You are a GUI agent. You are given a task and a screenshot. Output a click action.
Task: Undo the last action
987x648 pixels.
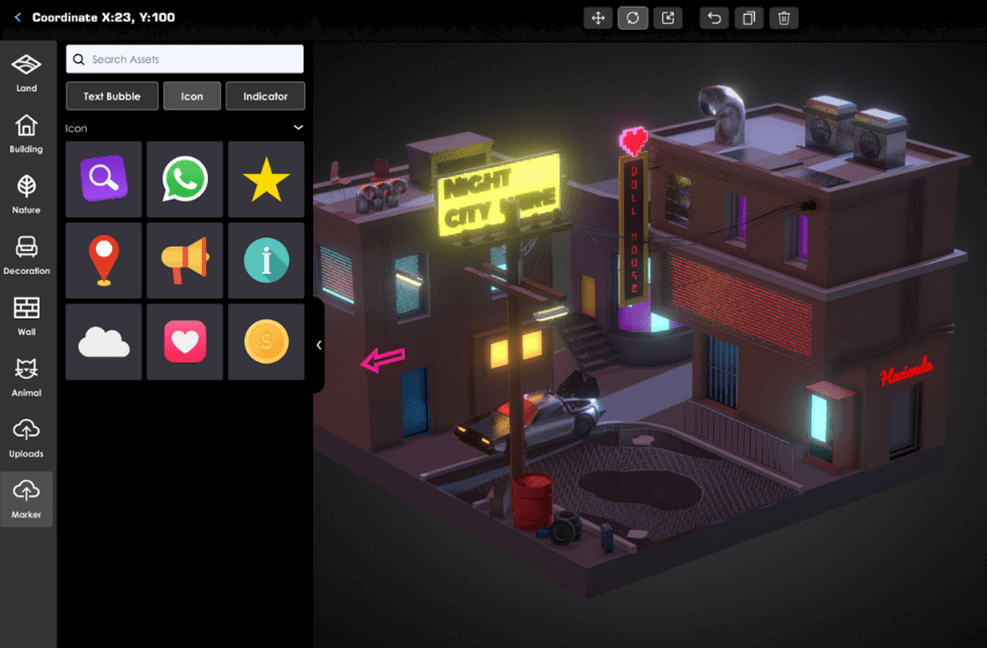(x=714, y=18)
